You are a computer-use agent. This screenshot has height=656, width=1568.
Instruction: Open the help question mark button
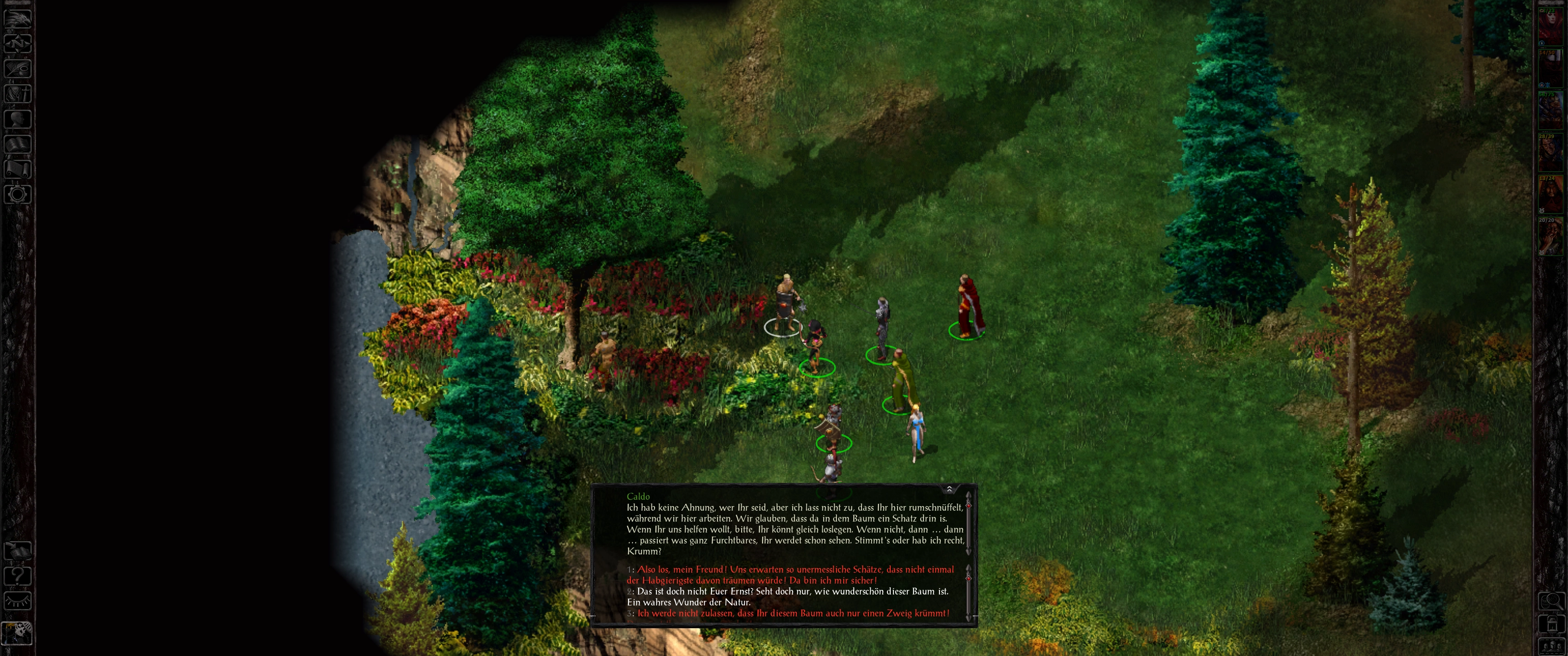[18, 576]
